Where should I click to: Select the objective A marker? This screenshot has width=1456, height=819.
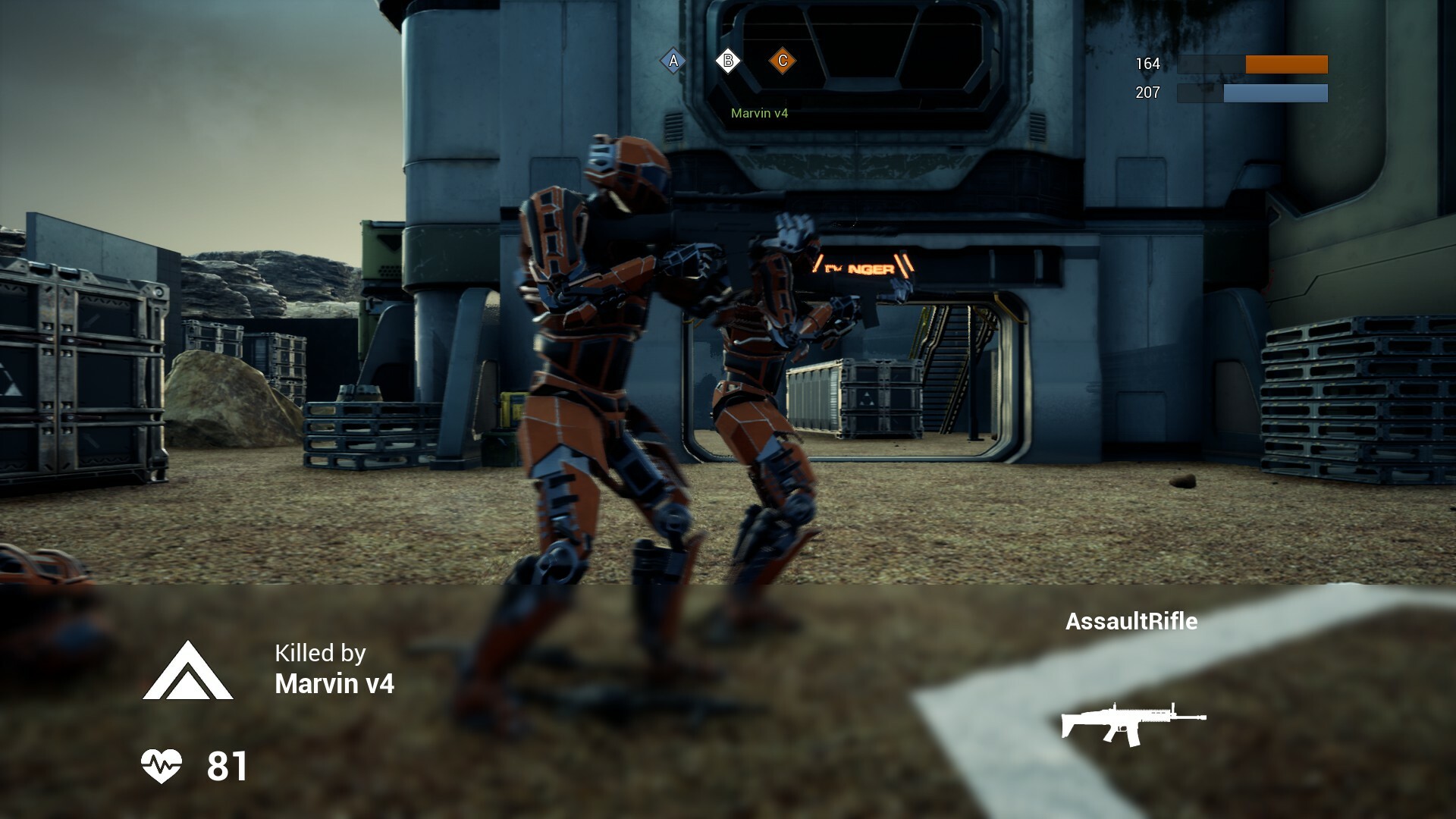coord(672,59)
